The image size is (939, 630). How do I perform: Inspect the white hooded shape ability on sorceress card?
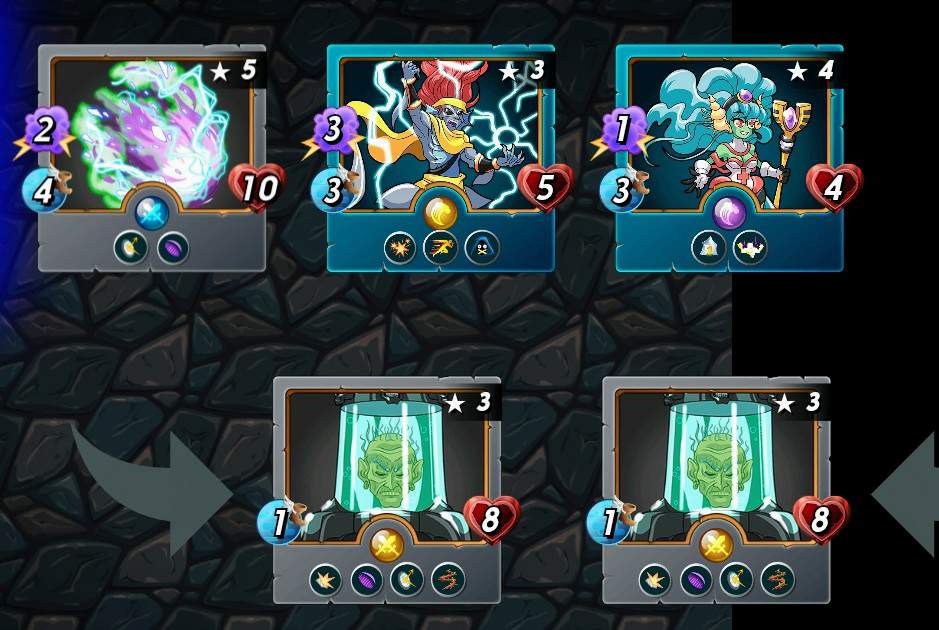tap(709, 248)
